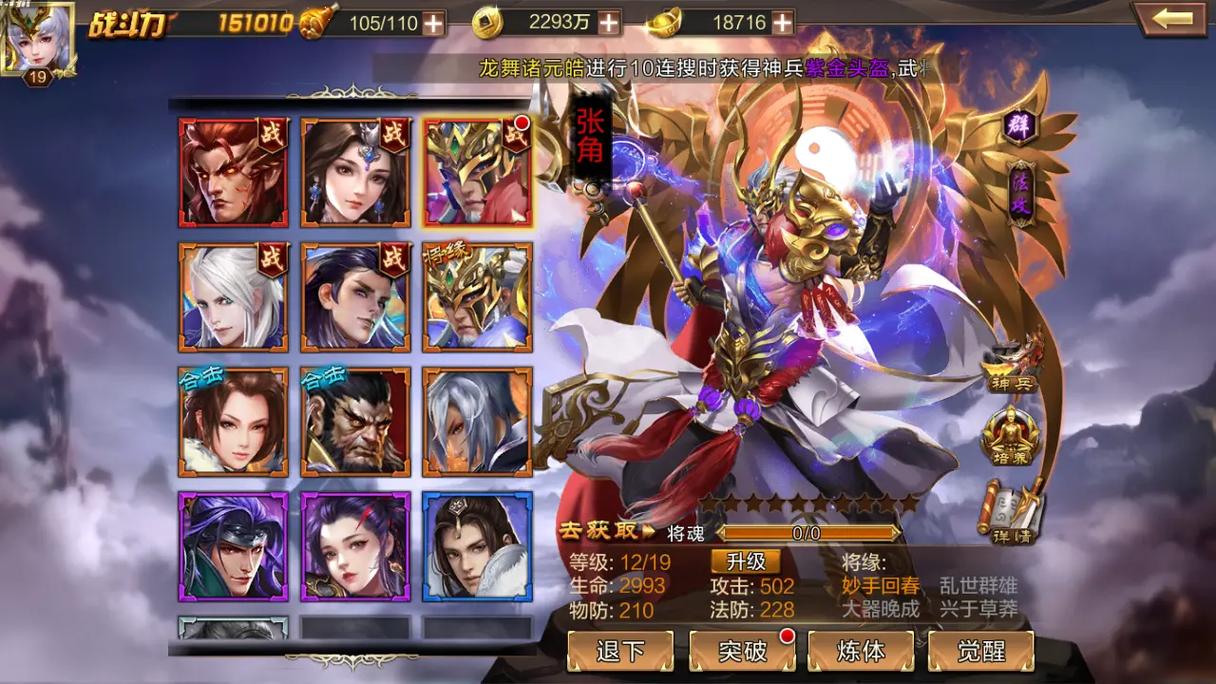Click the 升级 level up button
This screenshot has width=1216, height=684.
point(745,561)
